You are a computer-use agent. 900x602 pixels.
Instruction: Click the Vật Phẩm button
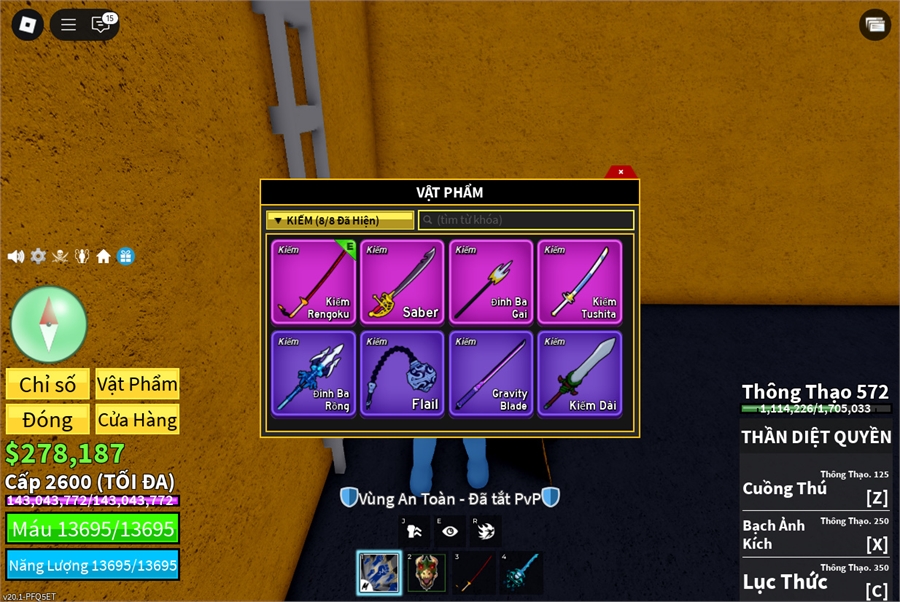(137, 384)
